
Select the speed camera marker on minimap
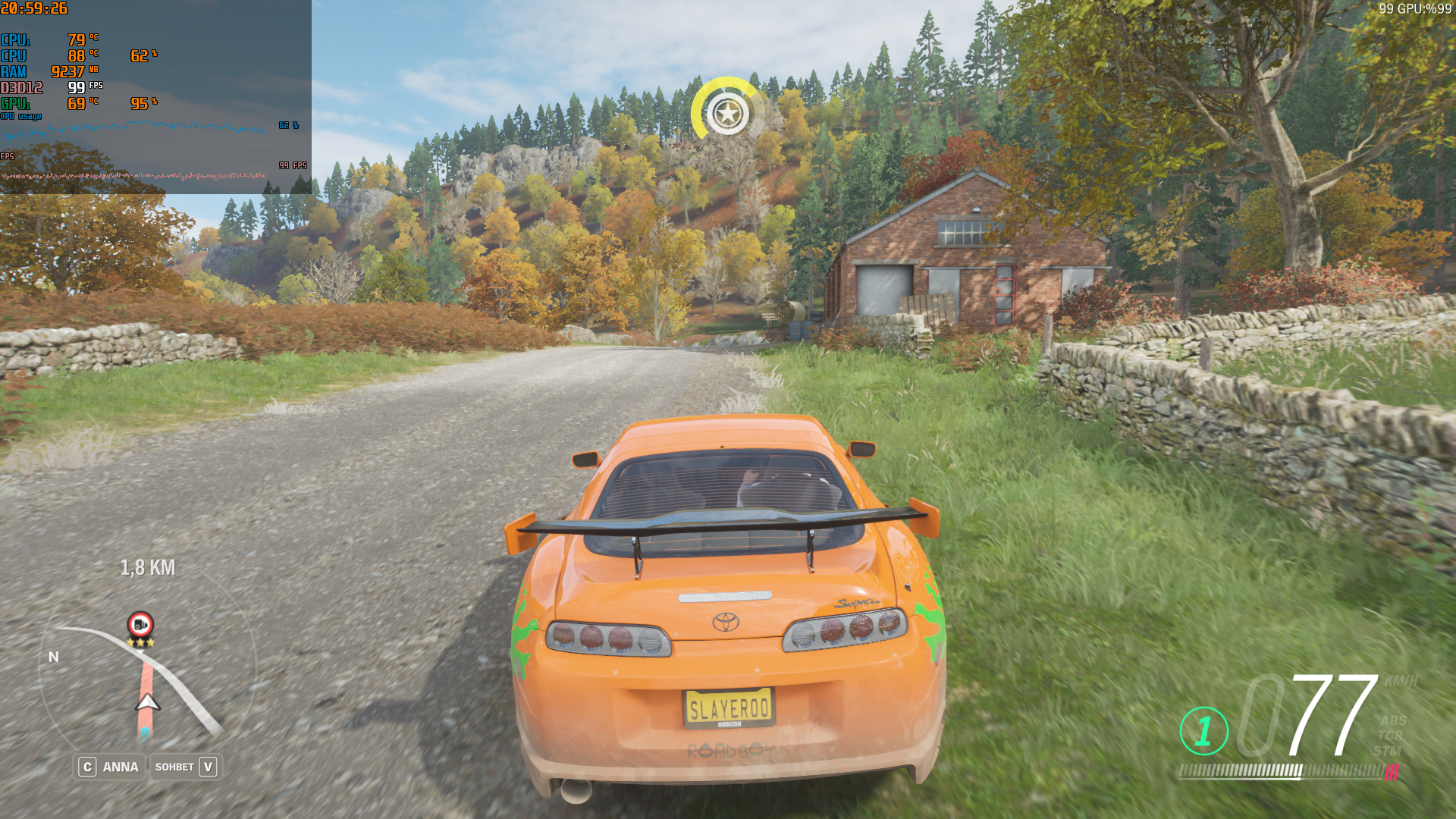(140, 625)
